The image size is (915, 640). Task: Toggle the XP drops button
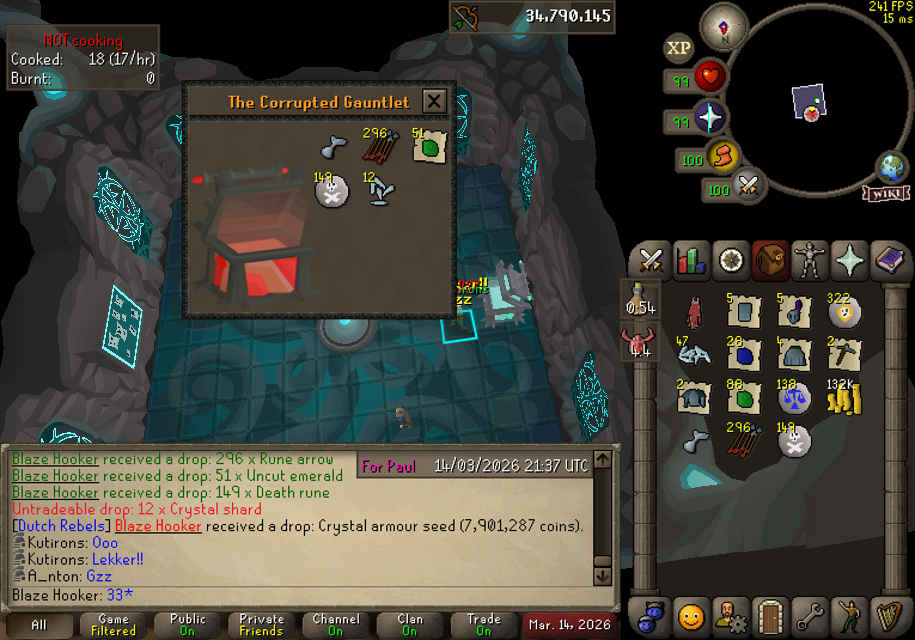pos(679,48)
